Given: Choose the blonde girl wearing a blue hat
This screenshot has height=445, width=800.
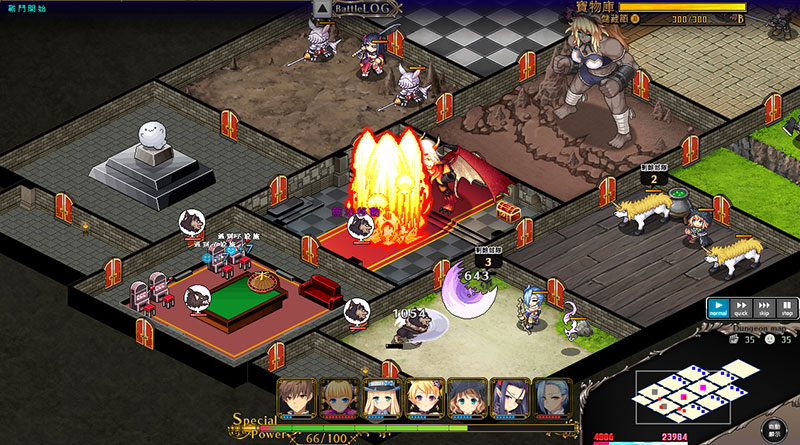Looking at the screenshot, I should click(380, 397).
